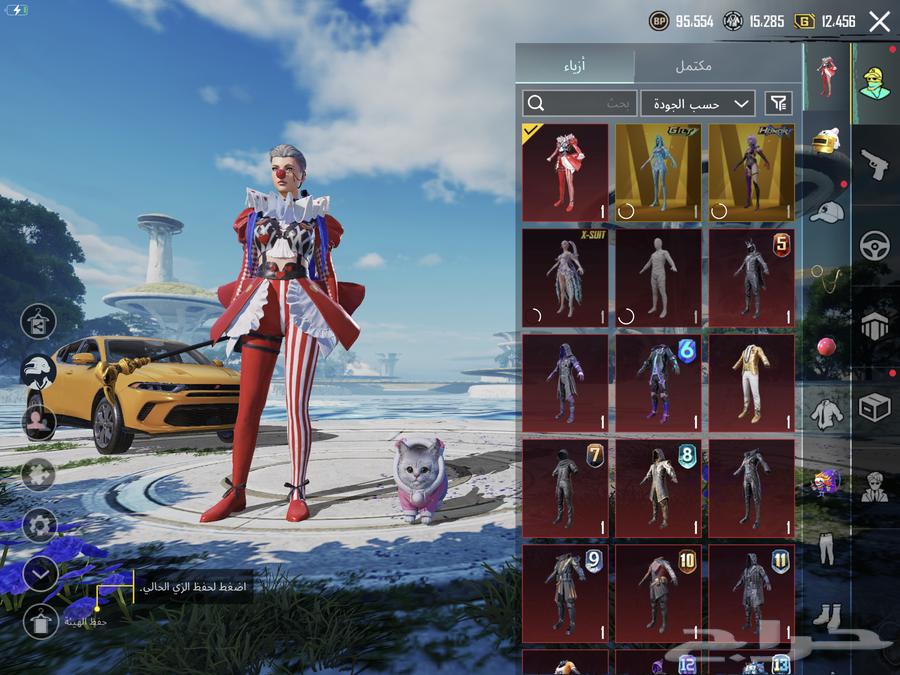This screenshot has height=675, width=900.
Task: Open the حسب الجودة sort dropdown
Action: pos(698,103)
